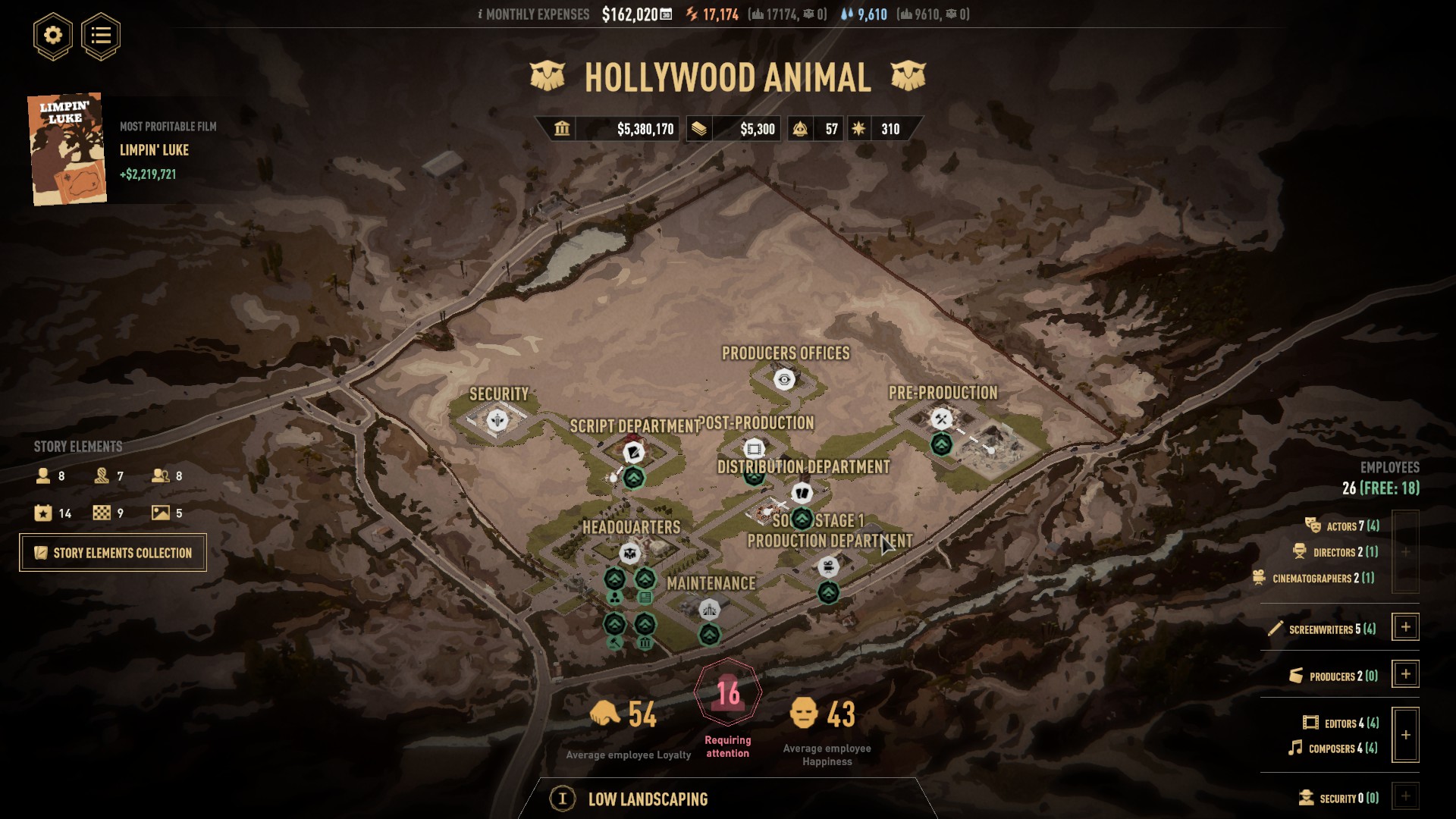Screen dimensions: 1456x819
Task: Select the Script Department building marker
Action: (633, 453)
